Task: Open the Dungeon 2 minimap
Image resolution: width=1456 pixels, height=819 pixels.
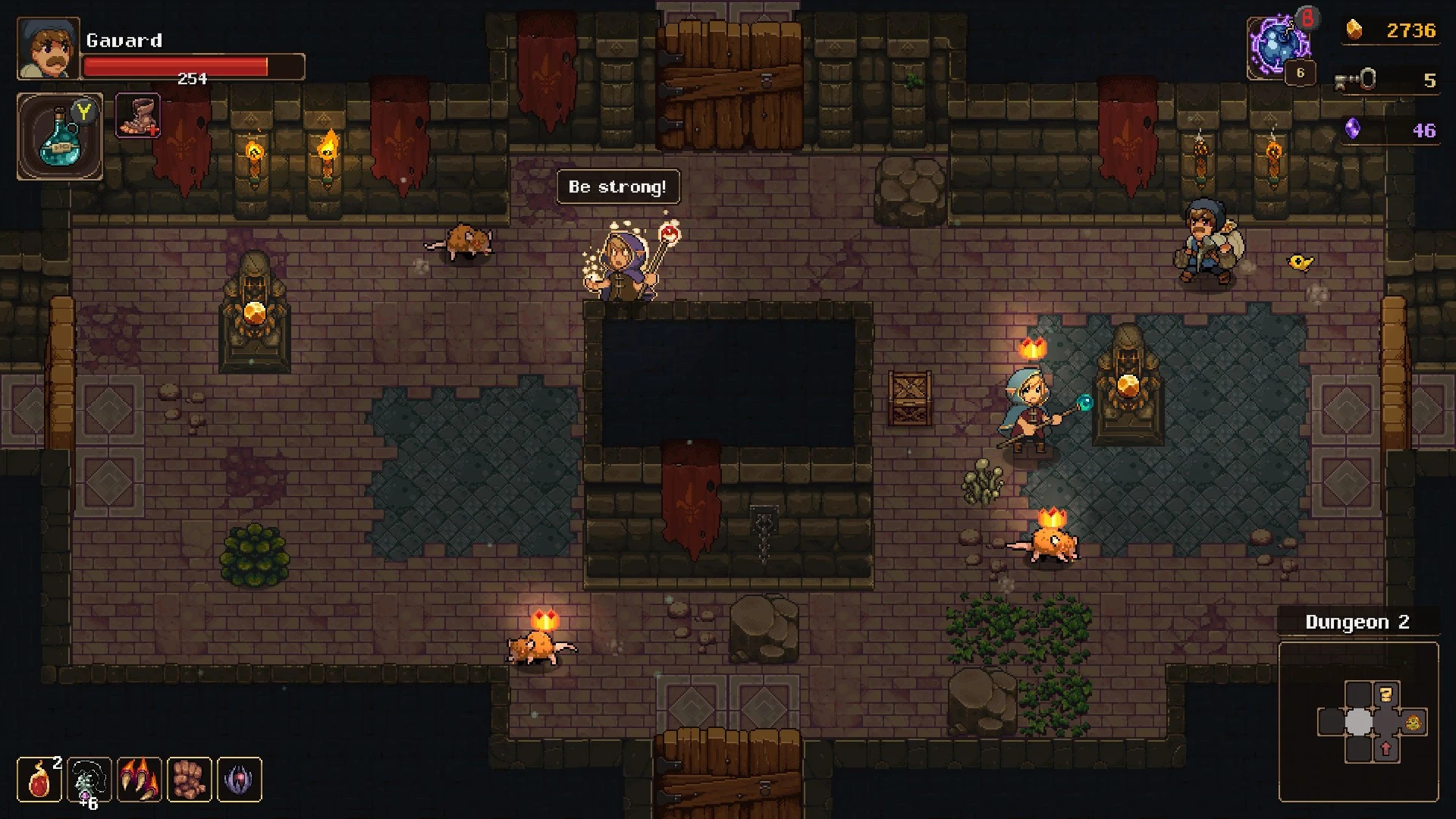Action: pos(1358,721)
